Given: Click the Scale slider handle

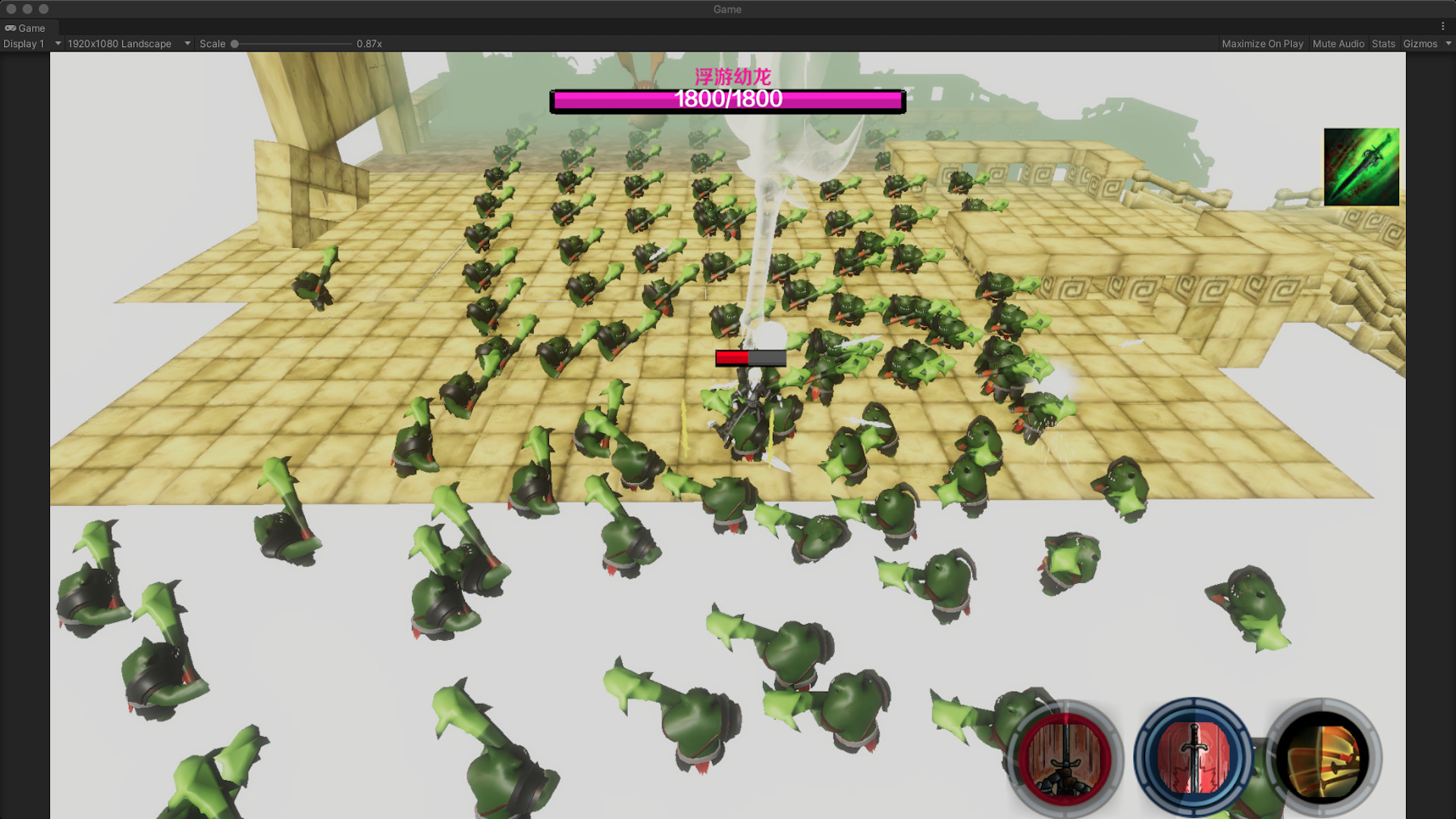Looking at the screenshot, I should 235,43.
